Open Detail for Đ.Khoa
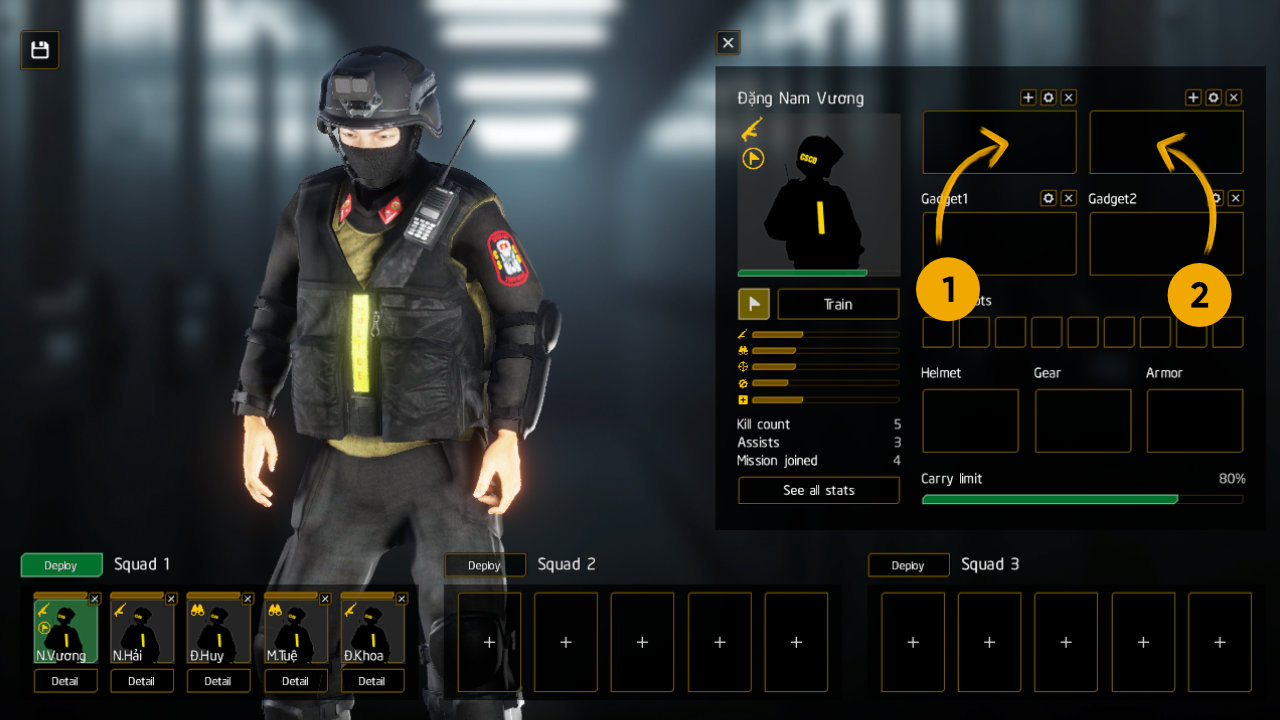This screenshot has width=1280, height=720. [x=372, y=681]
